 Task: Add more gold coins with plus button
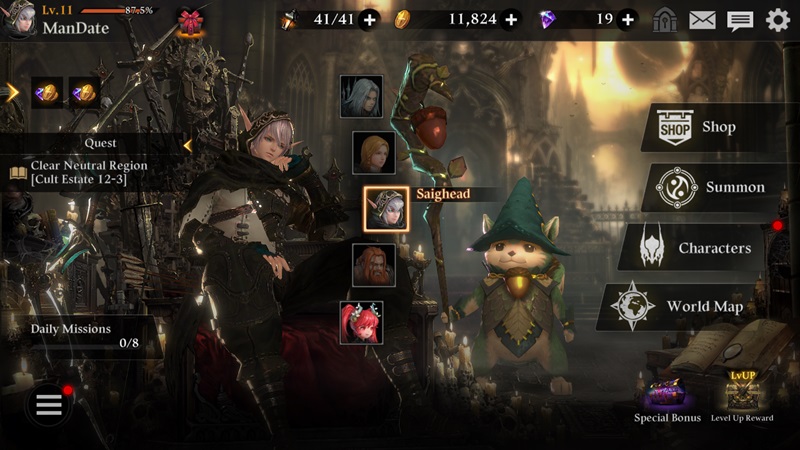511,19
